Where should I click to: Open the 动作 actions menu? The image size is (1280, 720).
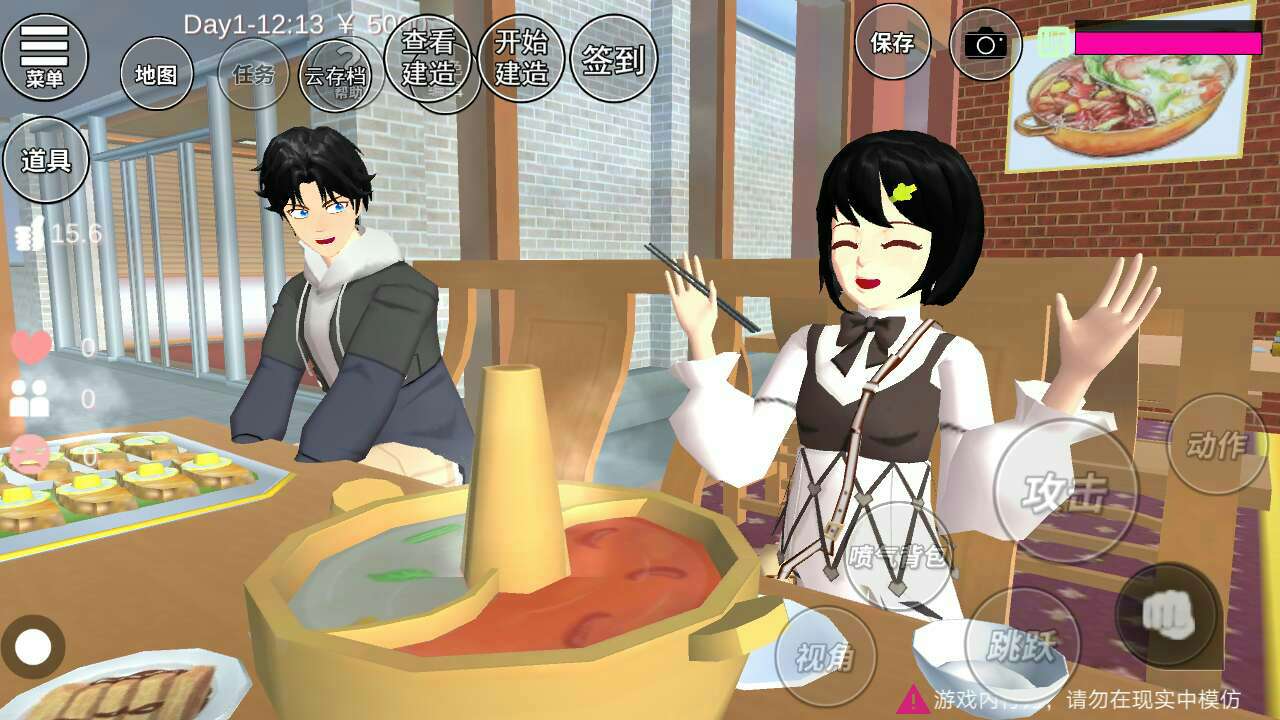1216,444
